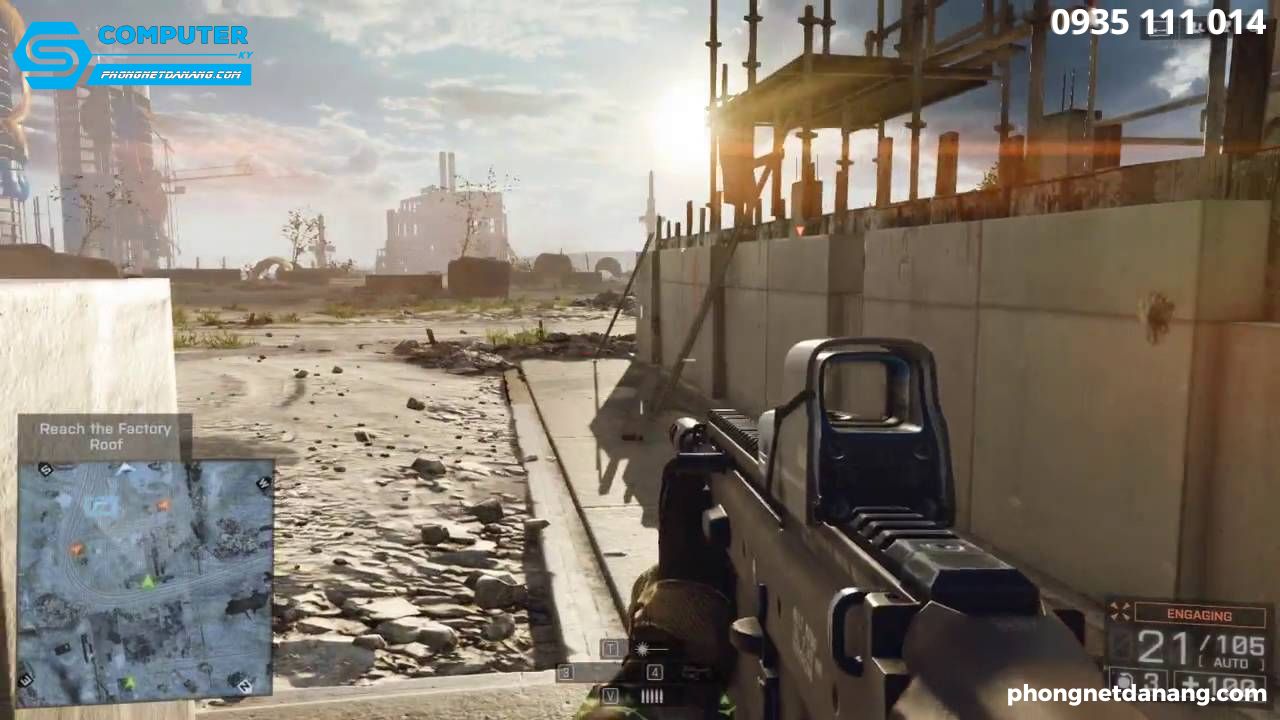The width and height of the screenshot is (1280, 720).
Task: Select the knife icon beside the V prompt
Action: 652,695
